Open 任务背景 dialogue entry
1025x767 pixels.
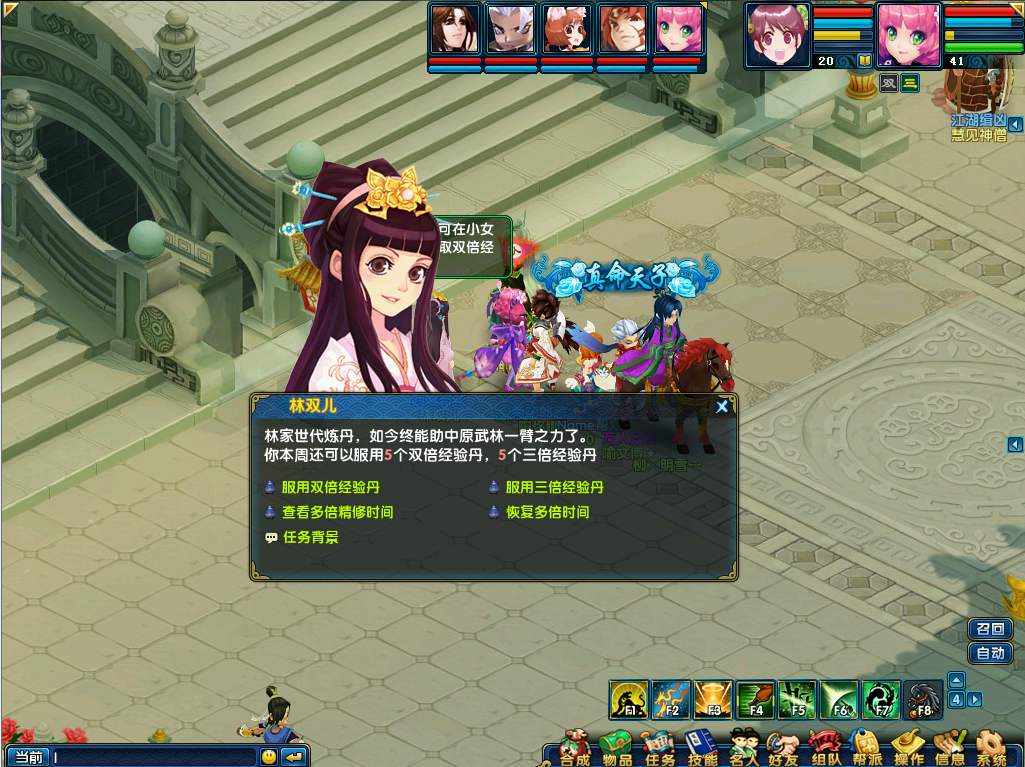click(310, 538)
